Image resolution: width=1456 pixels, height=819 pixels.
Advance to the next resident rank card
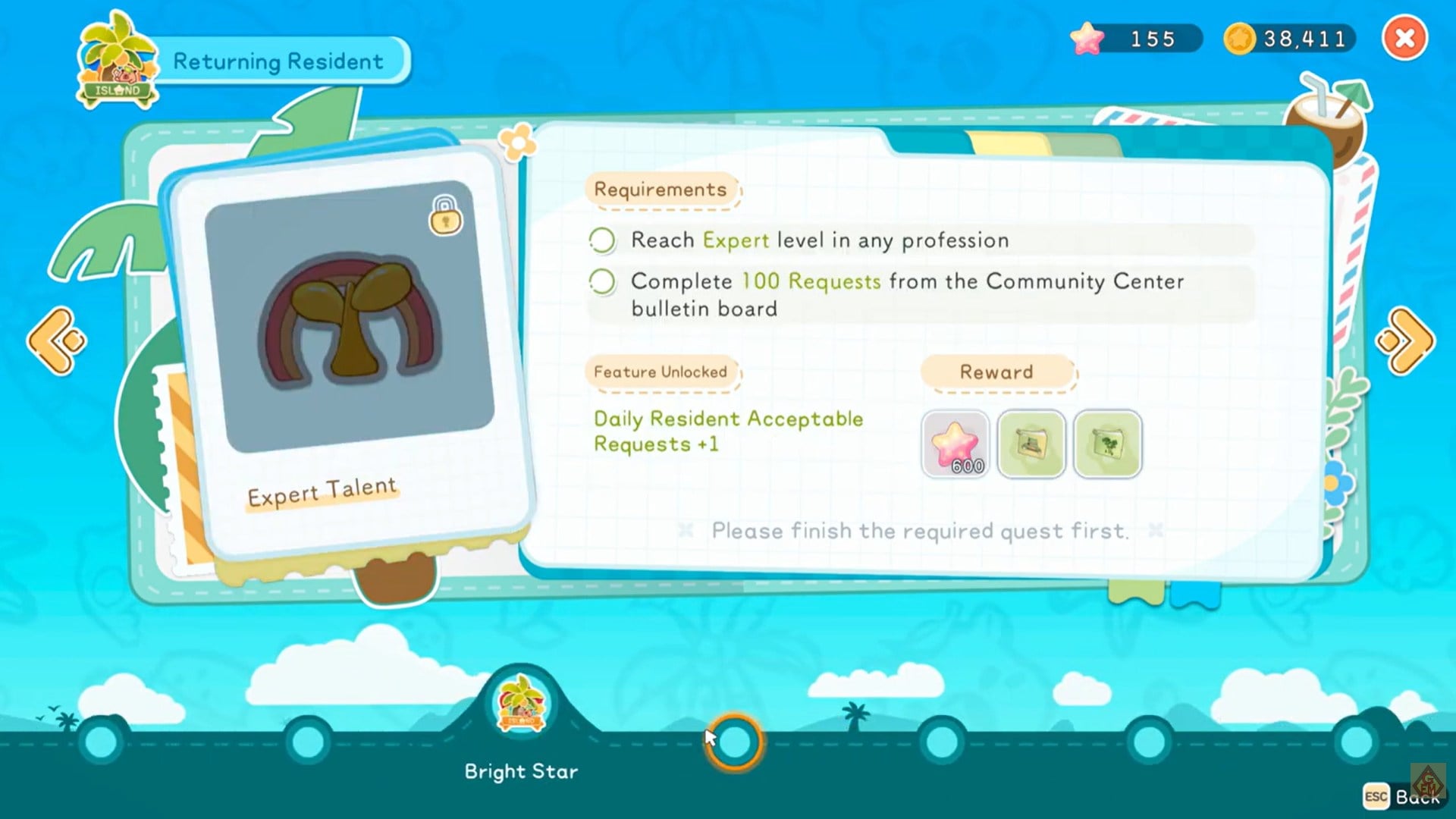(x=1405, y=341)
